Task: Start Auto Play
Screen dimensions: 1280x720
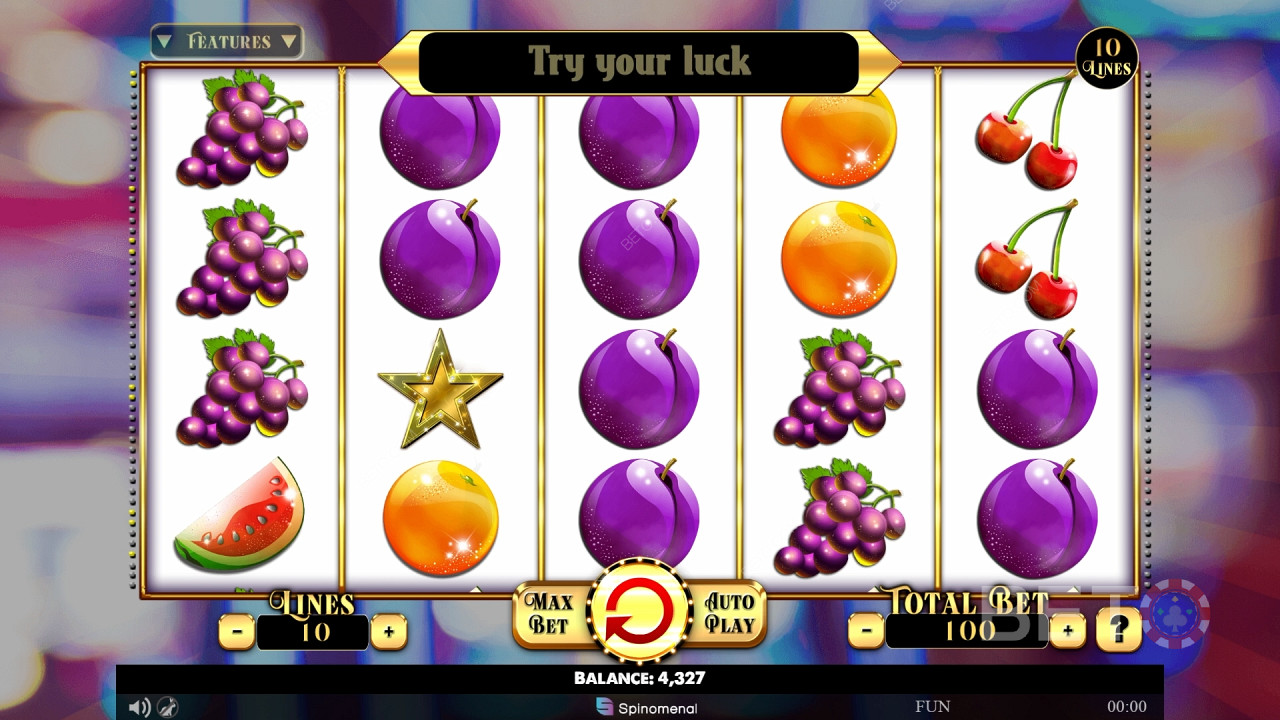Action: click(x=729, y=614)
